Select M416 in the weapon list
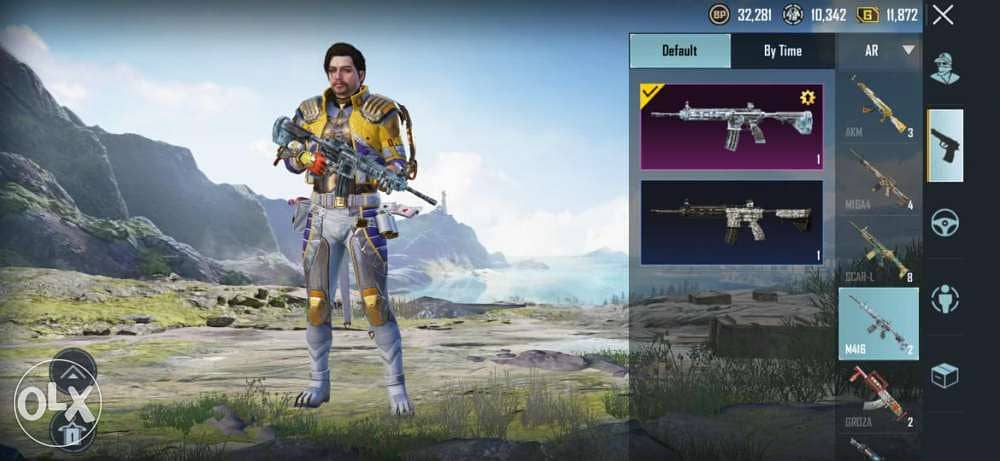 [879, 323]
